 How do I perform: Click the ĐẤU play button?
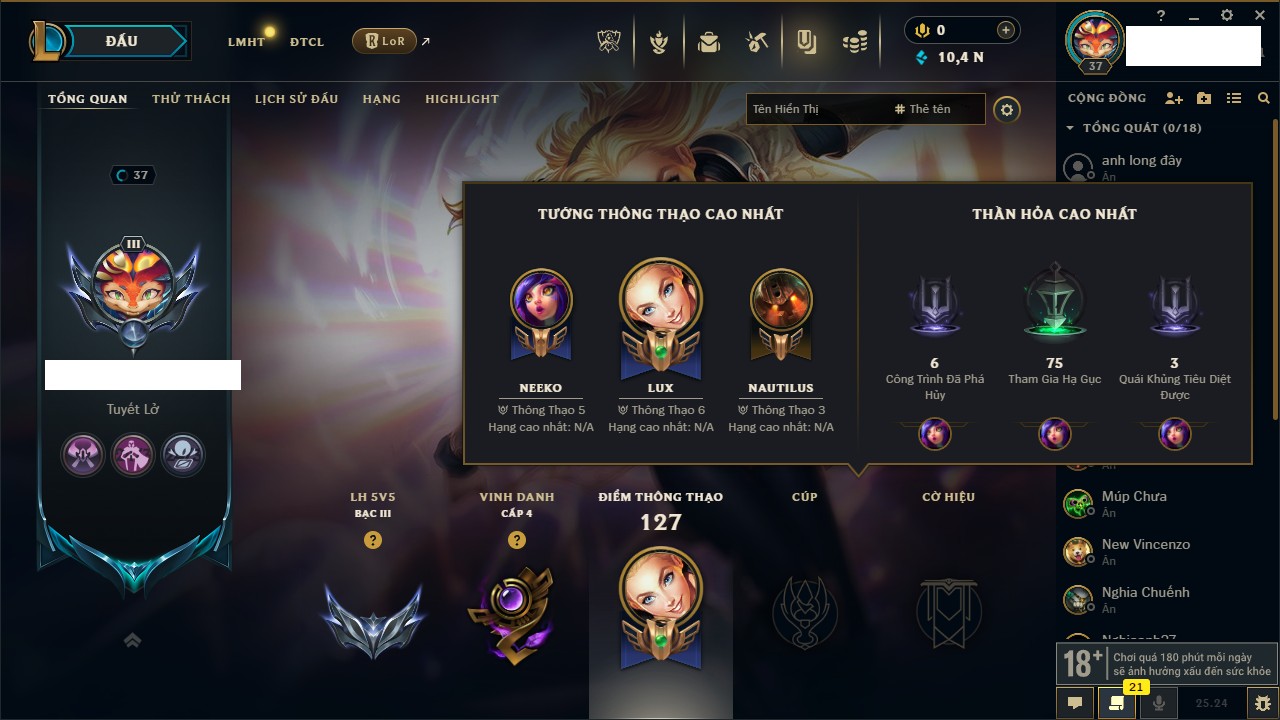click(x=122, y=41)
